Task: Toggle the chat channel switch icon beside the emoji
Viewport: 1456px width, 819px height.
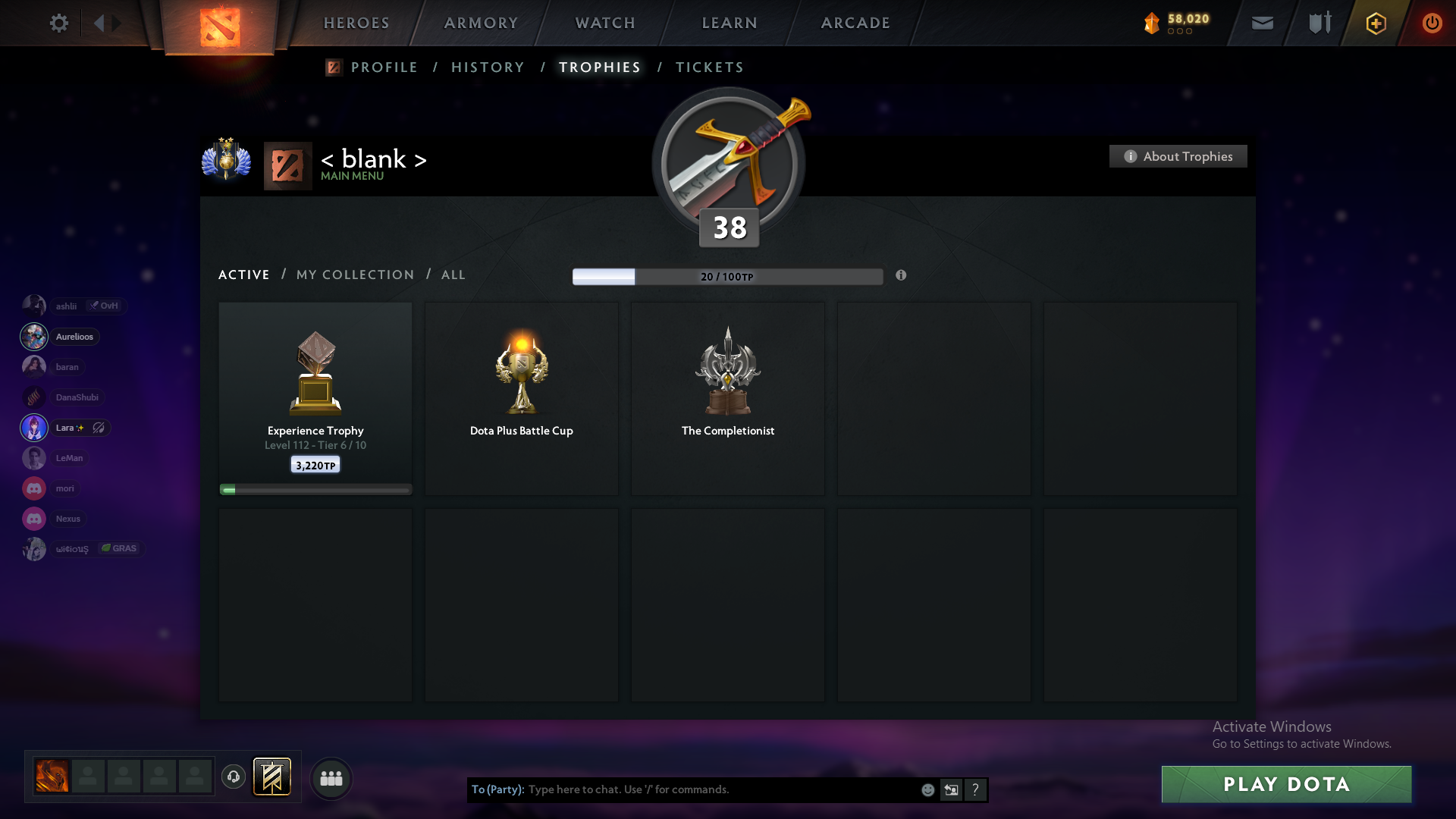Action: 952,789
